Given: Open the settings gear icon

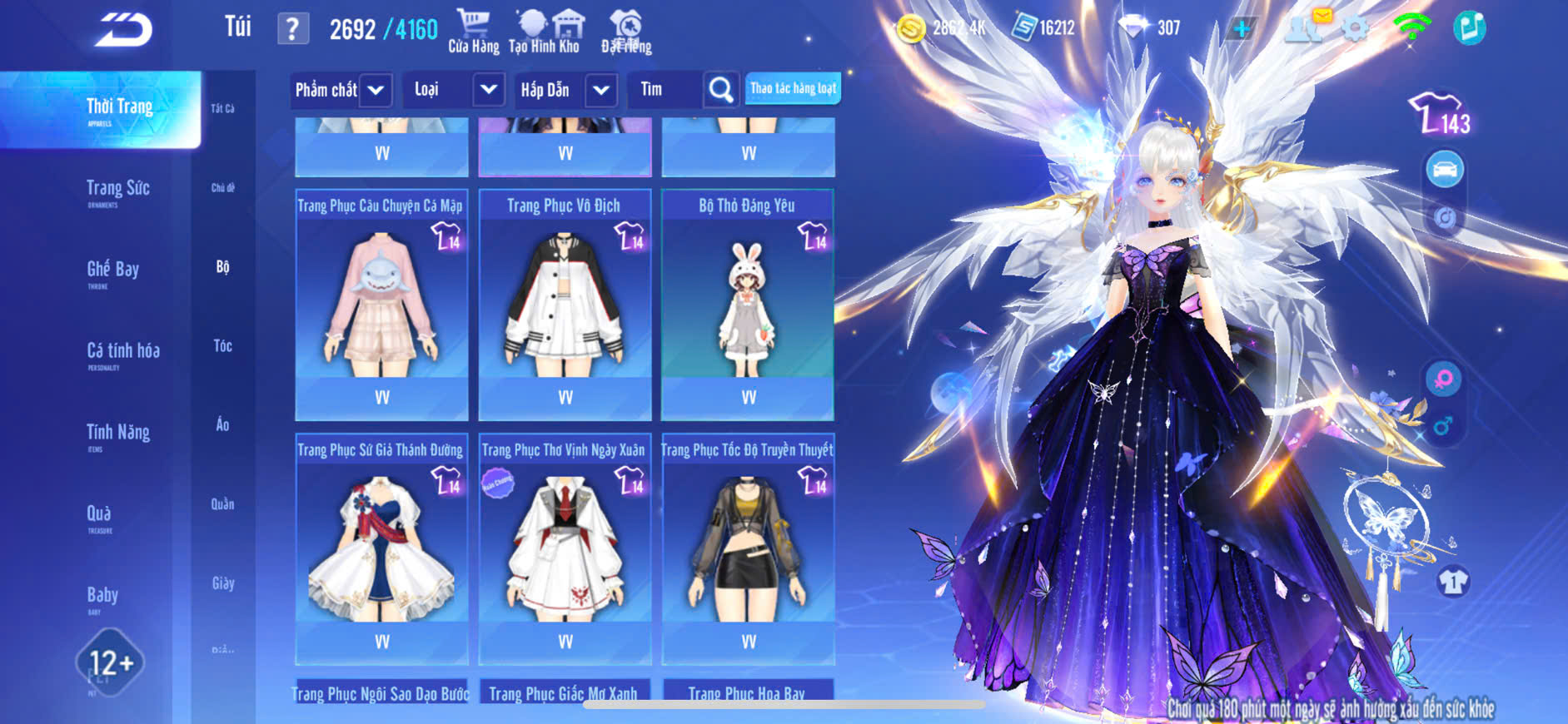Looking at the screenshot, I should (1355, 29).
